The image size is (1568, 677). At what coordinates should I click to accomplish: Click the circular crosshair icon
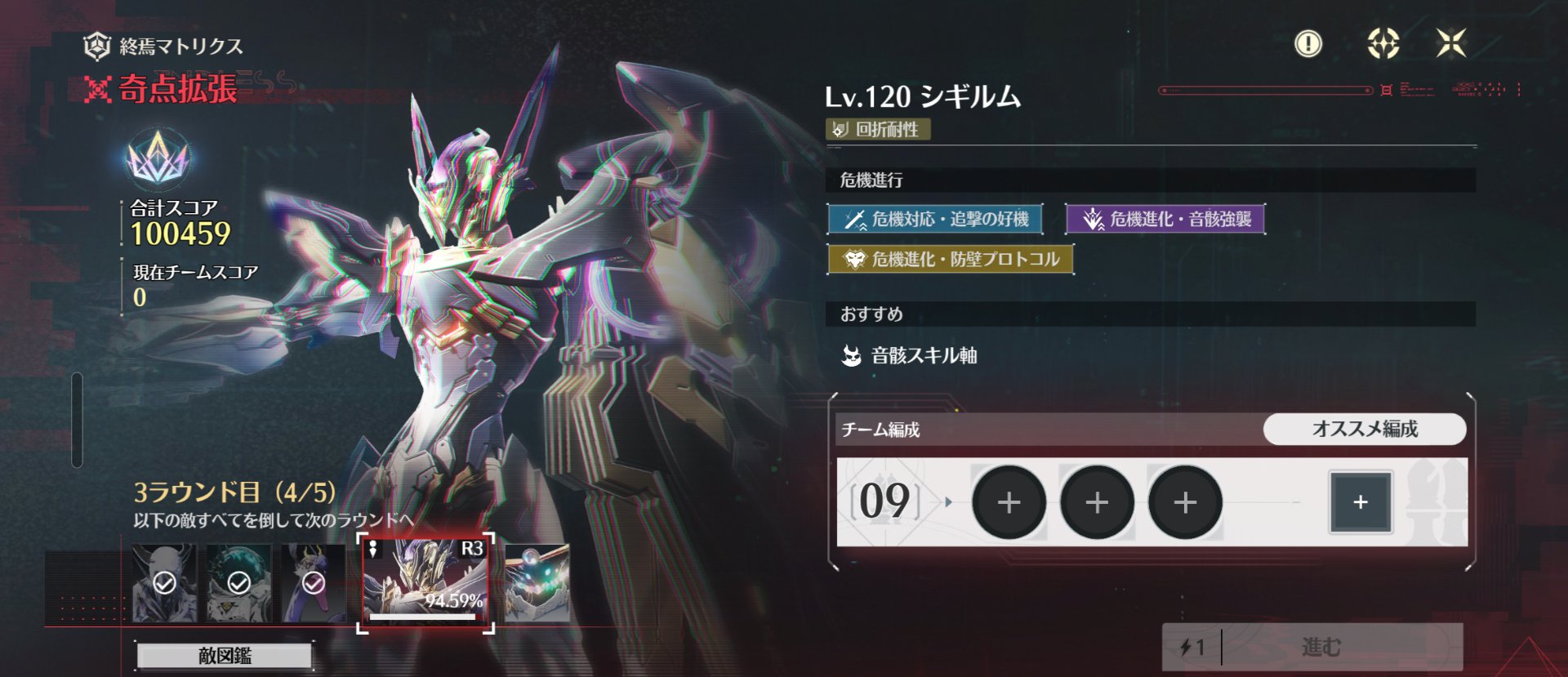[x=1383, y=43]
